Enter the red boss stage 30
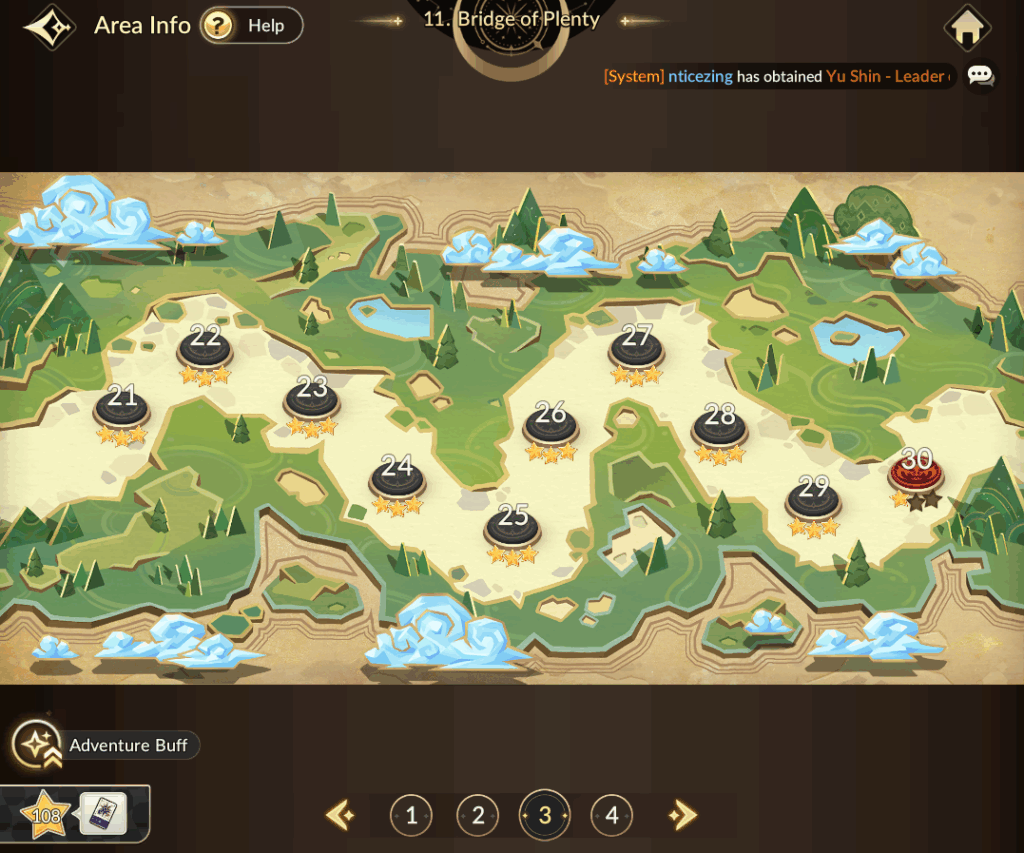 click(x=916, y=472)
